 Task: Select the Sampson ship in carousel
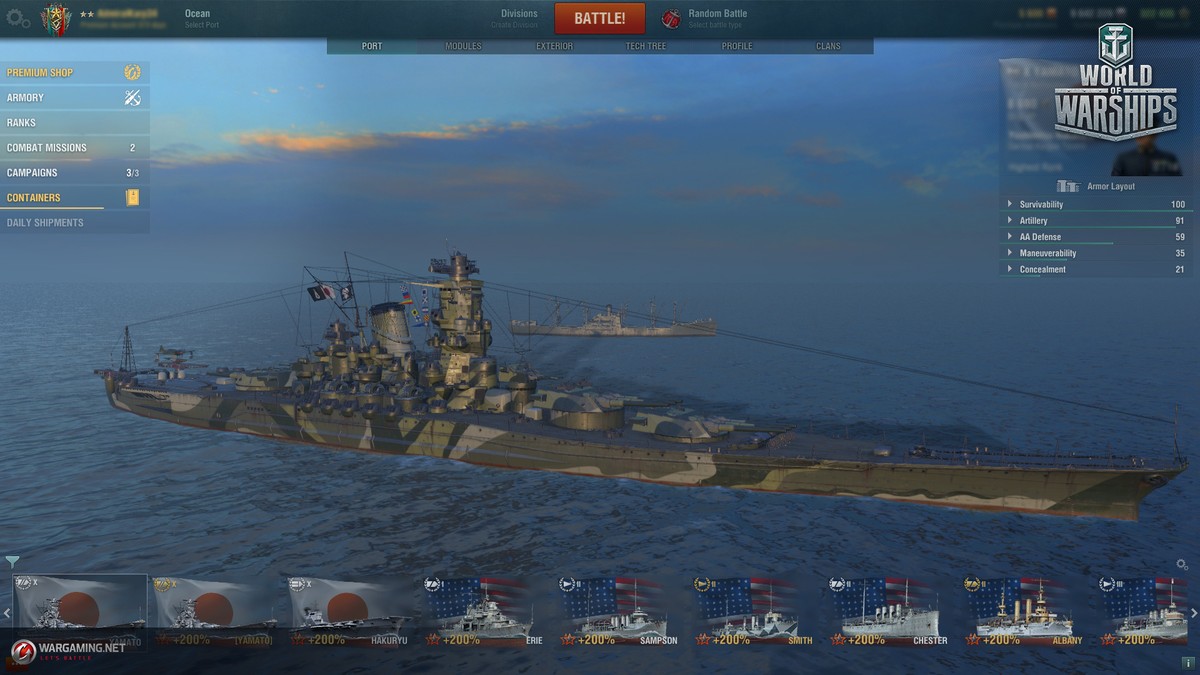pyautogui.click(x=620, y=612)
